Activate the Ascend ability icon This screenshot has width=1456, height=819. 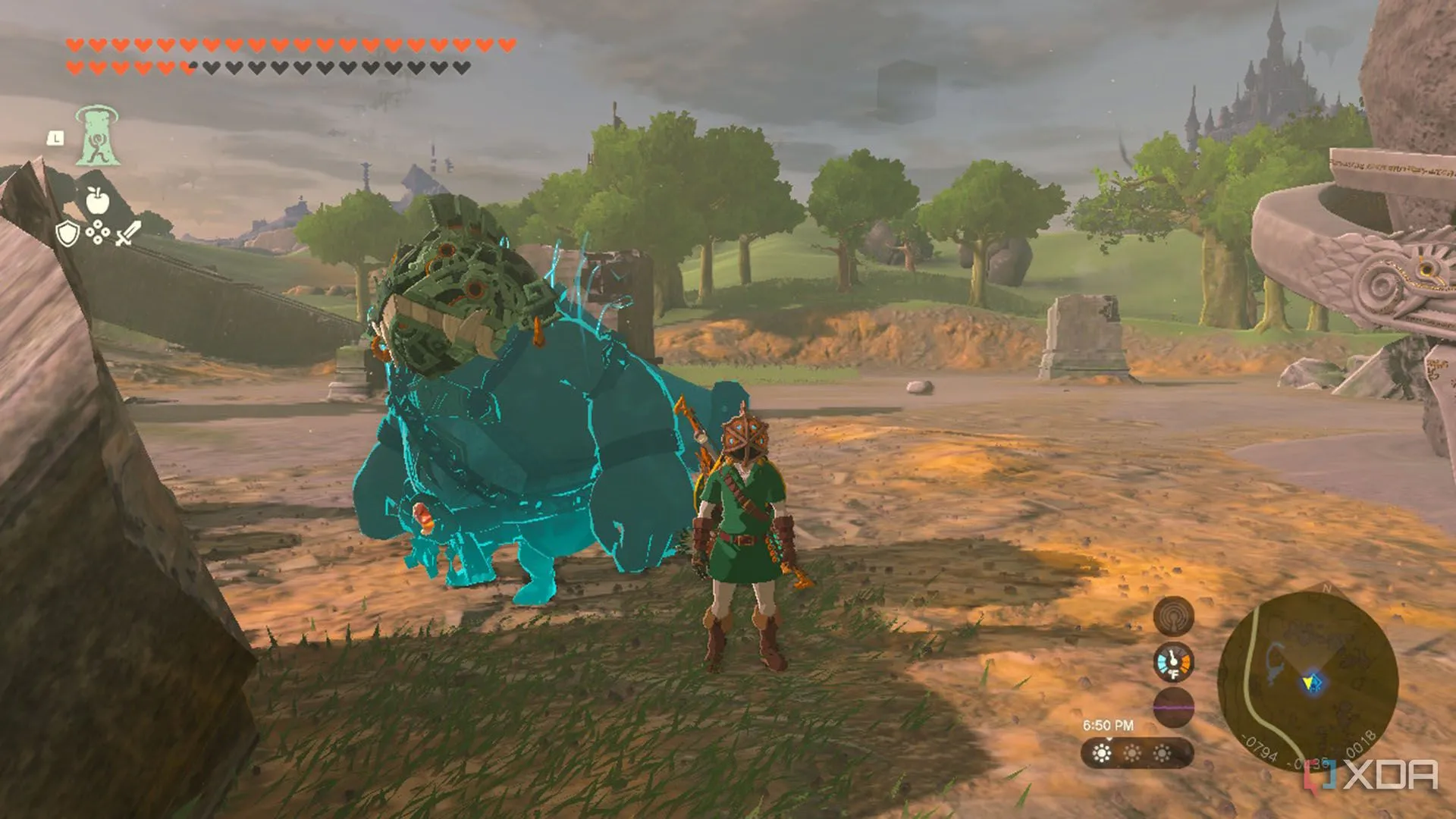coord(98,136)
